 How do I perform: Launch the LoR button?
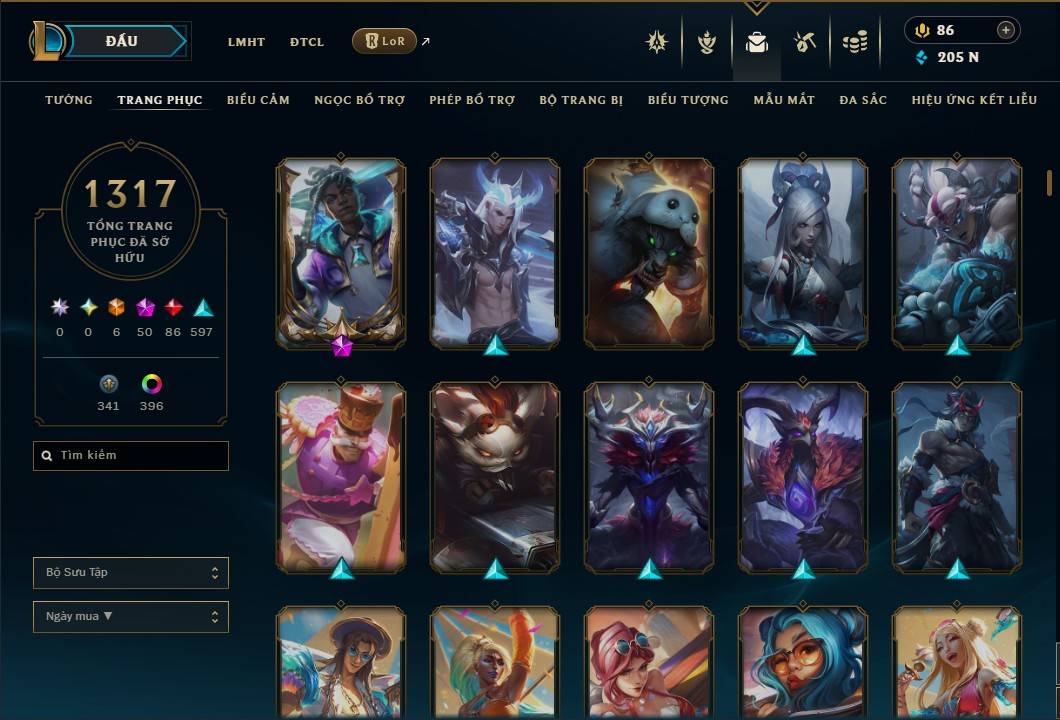point(384,41)
